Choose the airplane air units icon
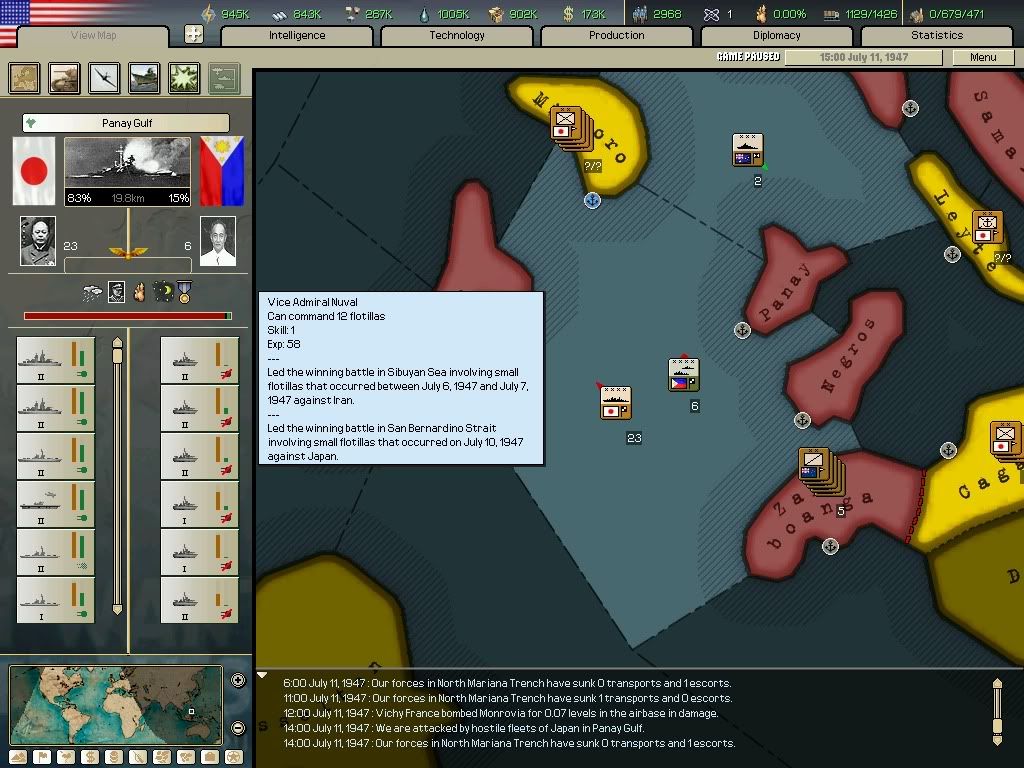 click(105, 78)
